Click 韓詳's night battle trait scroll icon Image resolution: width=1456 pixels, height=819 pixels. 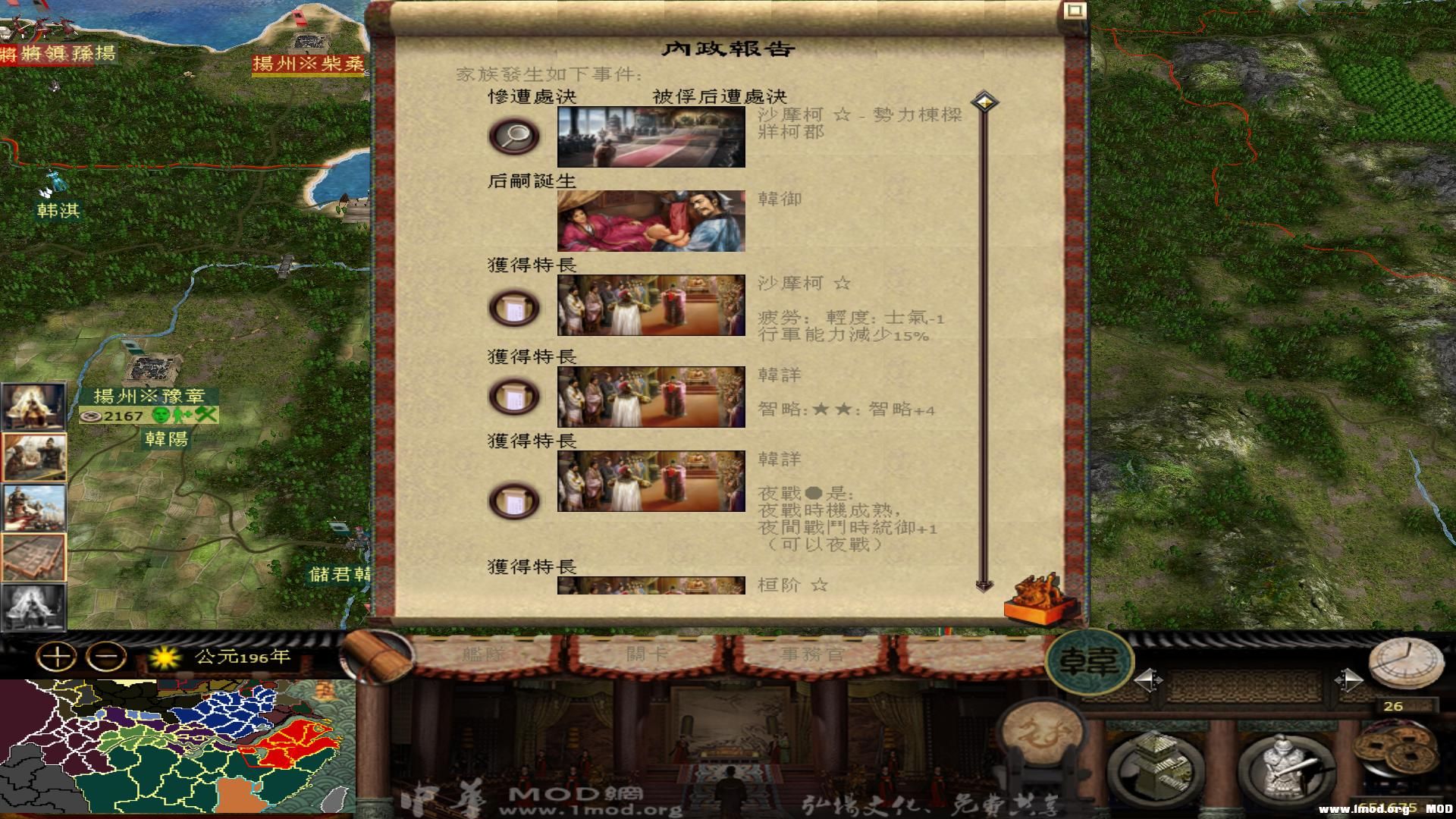pos(514,499)
